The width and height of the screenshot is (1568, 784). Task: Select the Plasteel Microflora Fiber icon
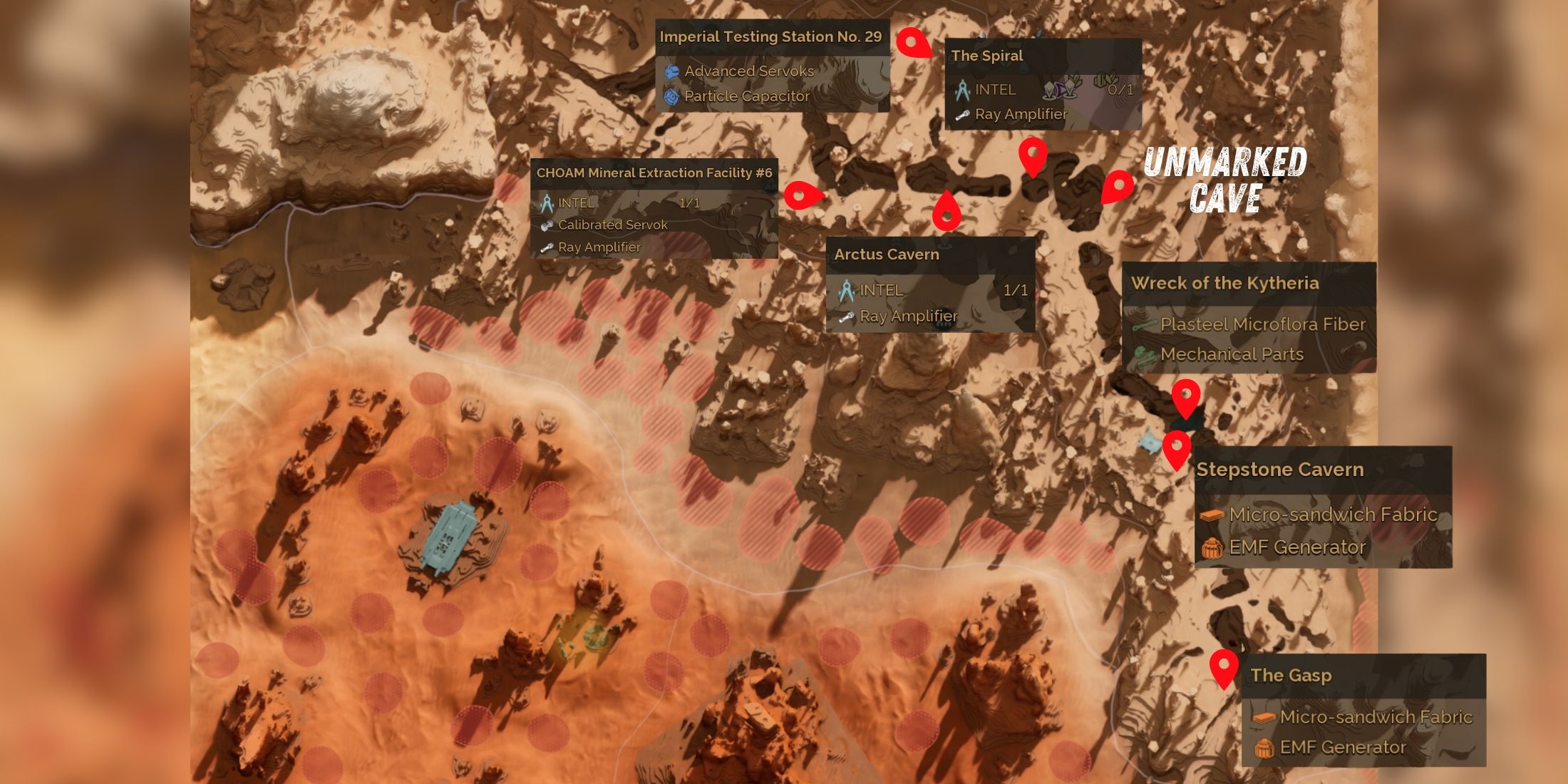pos(1144,324)
